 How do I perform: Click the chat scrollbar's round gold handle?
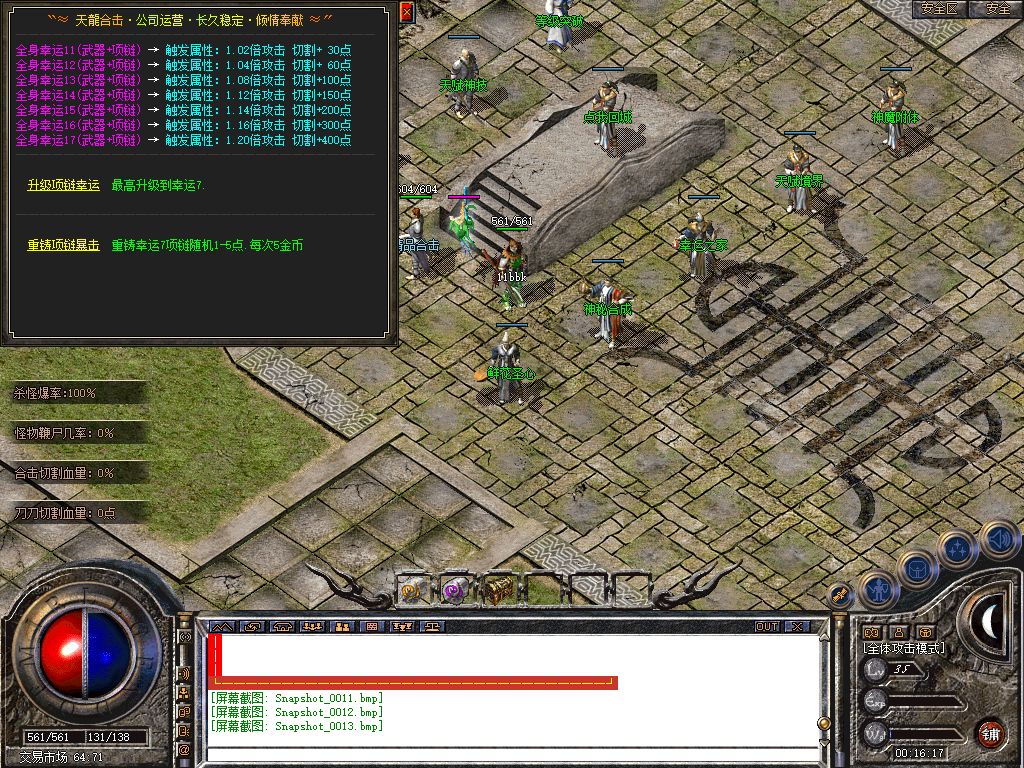[x=824, y=722]
